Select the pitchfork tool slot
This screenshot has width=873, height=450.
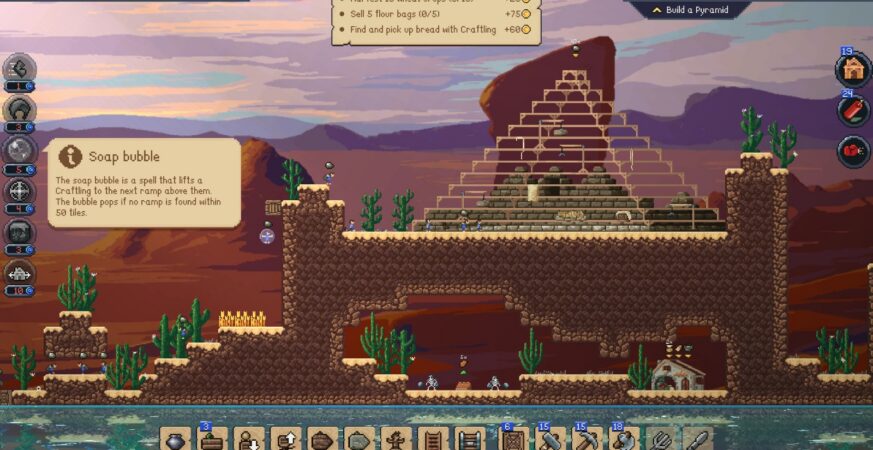[x=658, y=439]
